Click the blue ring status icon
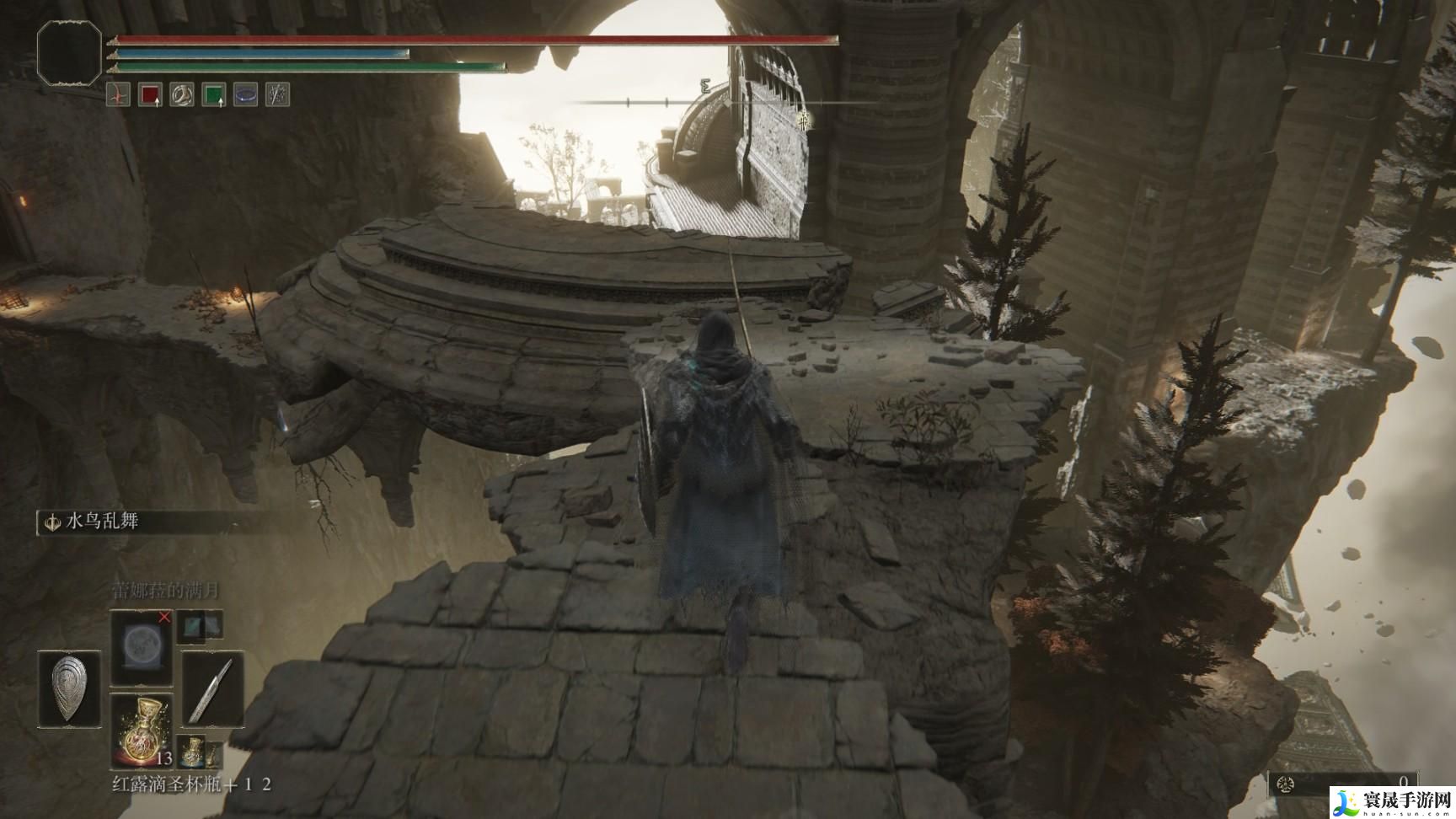Viewport: 1456px width, 819px height. [x=246, y=94]
